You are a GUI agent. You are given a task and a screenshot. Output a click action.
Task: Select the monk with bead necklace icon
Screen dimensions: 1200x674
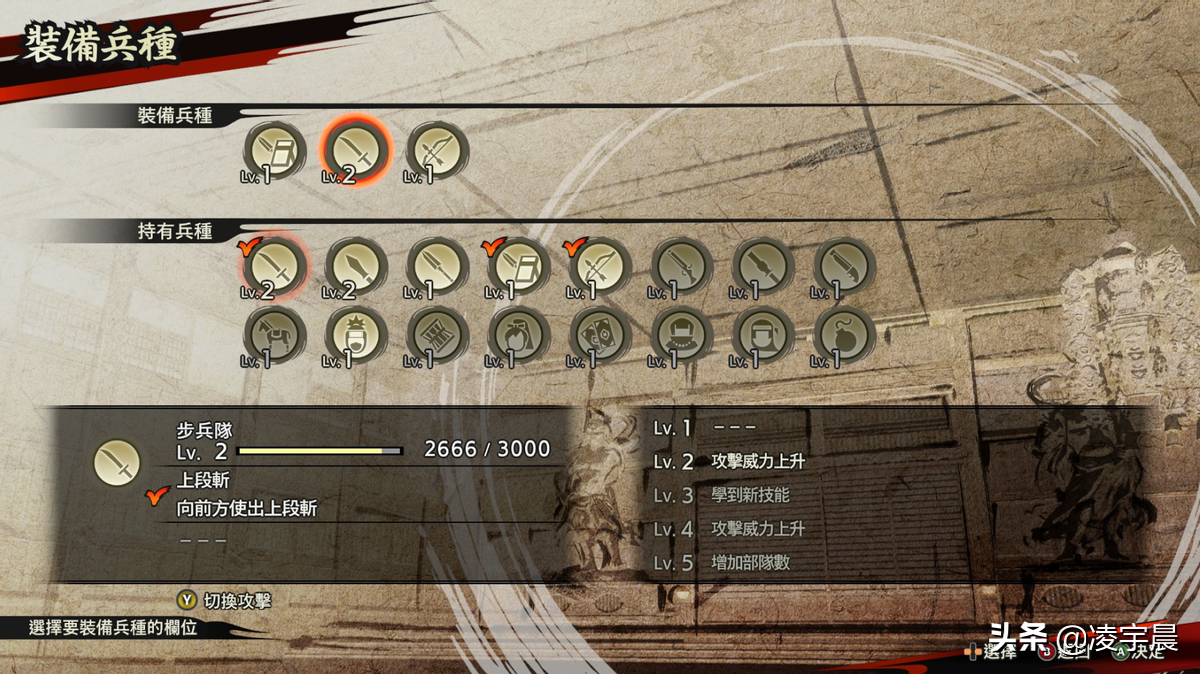pos(682,334)
